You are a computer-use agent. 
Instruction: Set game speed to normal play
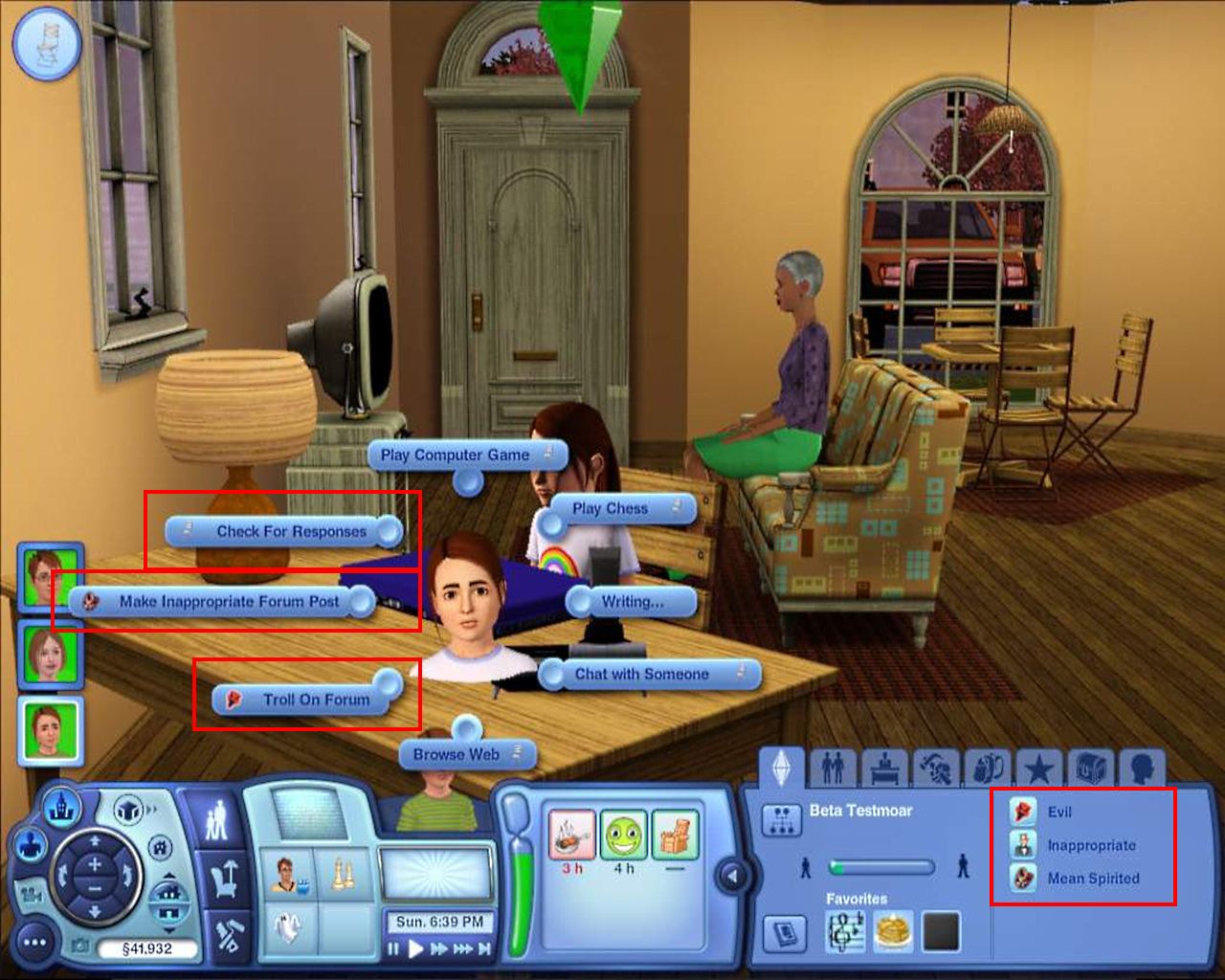coord(415,949)
